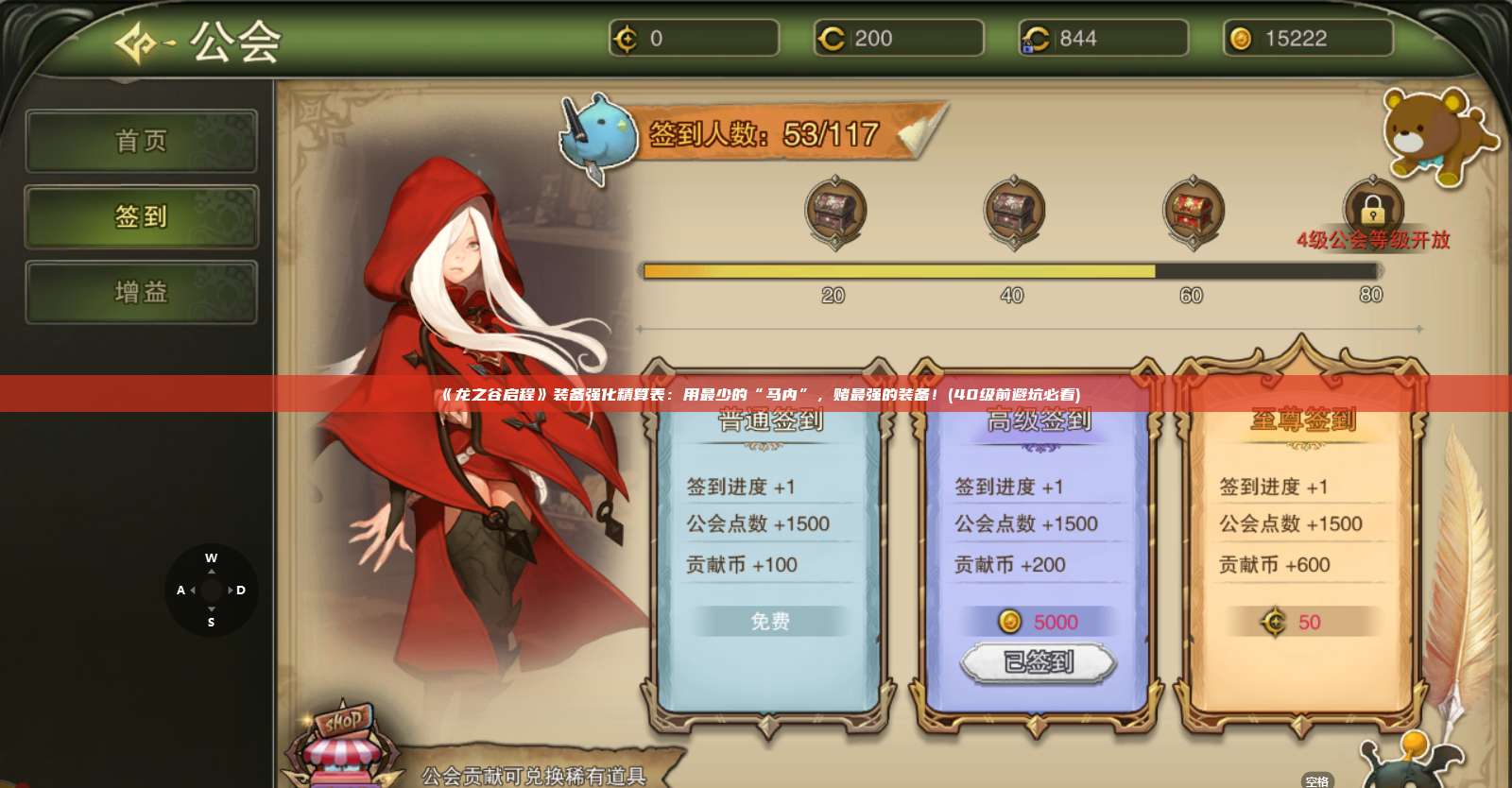Click the locked chest marked 4级公会等级开放
This screenshot has height=788, width=1512.
(1372, 206)
